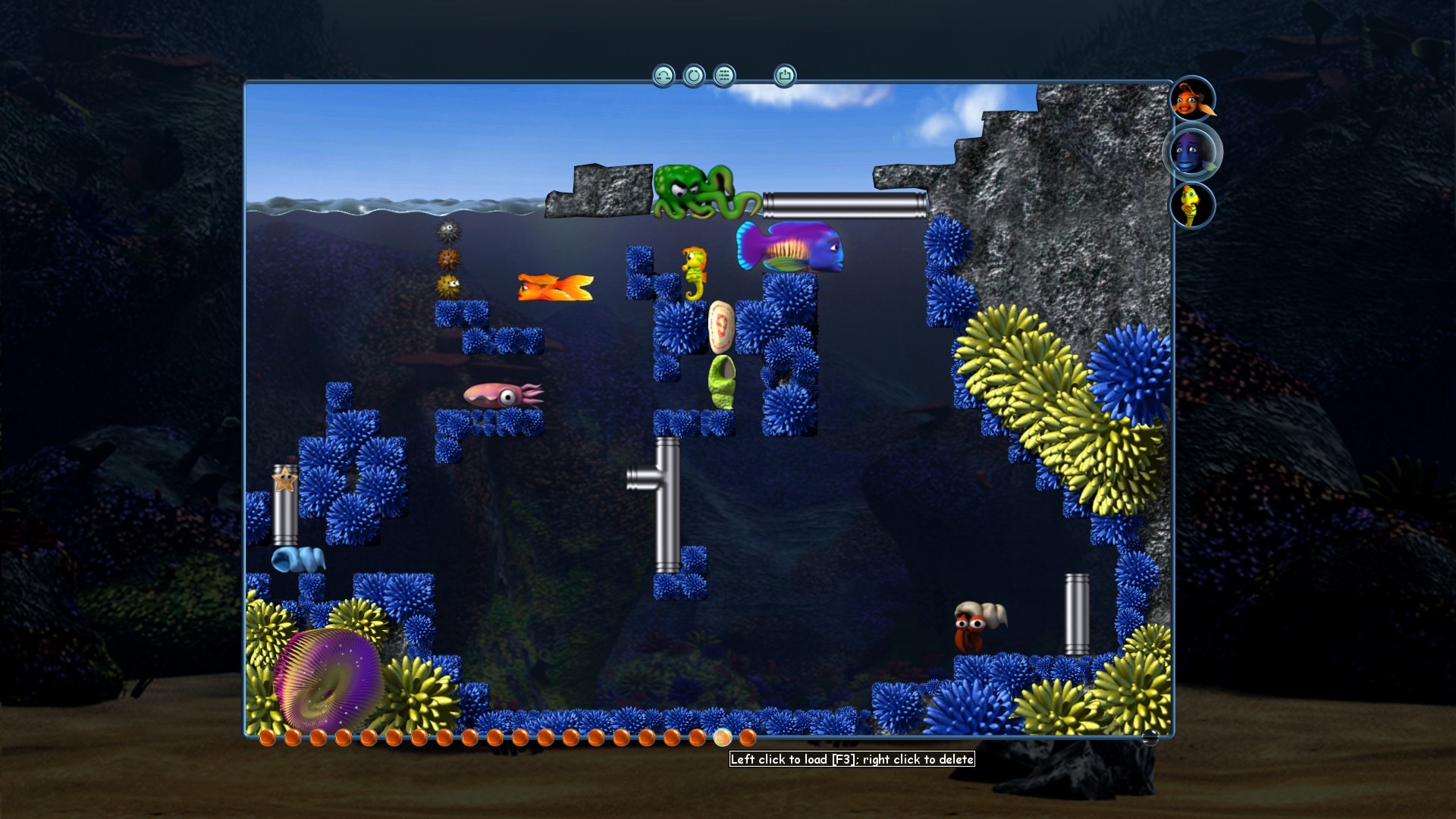Open the options sliders menu

pyautogui.click(x=724, y=76)
